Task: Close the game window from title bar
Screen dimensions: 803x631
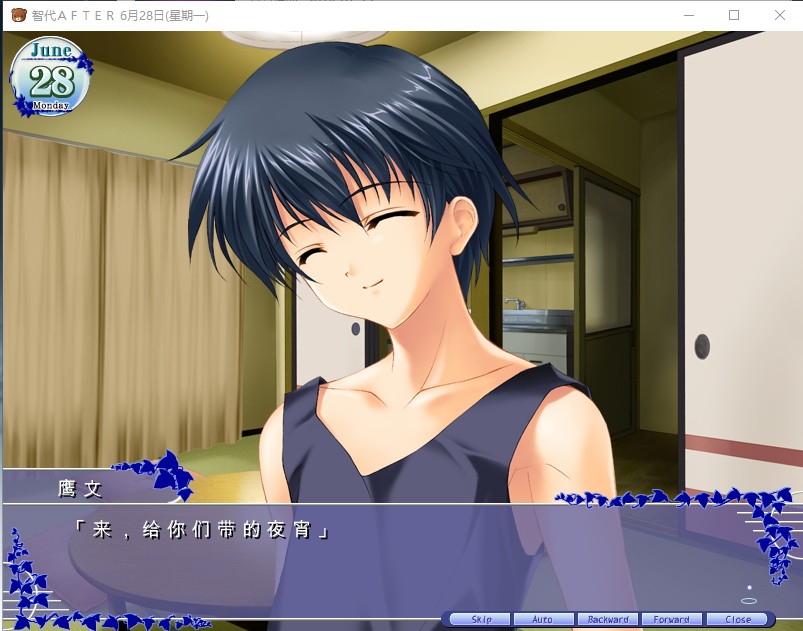Action: (780, 16)
